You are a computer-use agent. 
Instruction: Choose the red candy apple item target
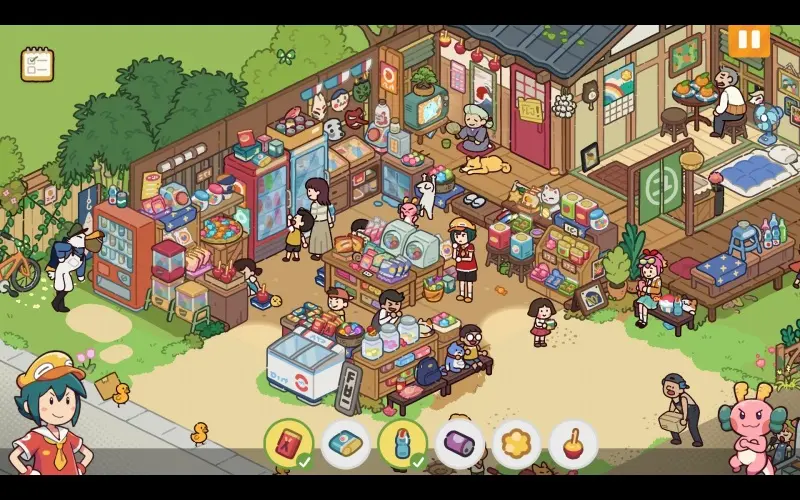[x=573, y=444]
